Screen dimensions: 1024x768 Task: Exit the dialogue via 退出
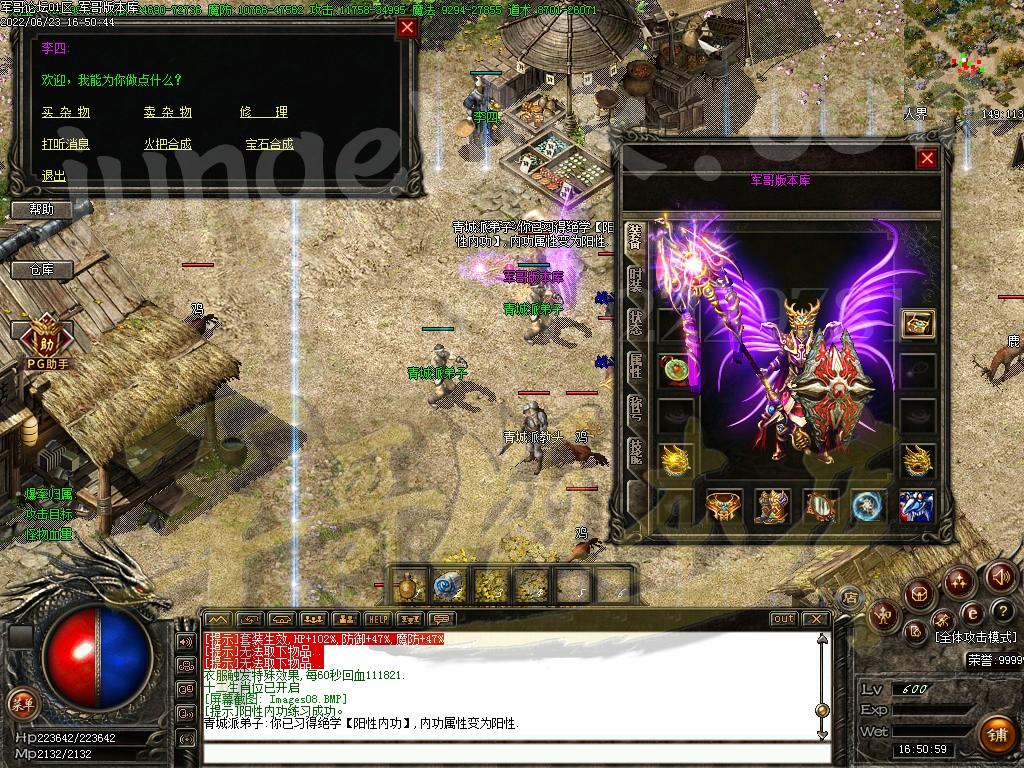click(54, 175)
